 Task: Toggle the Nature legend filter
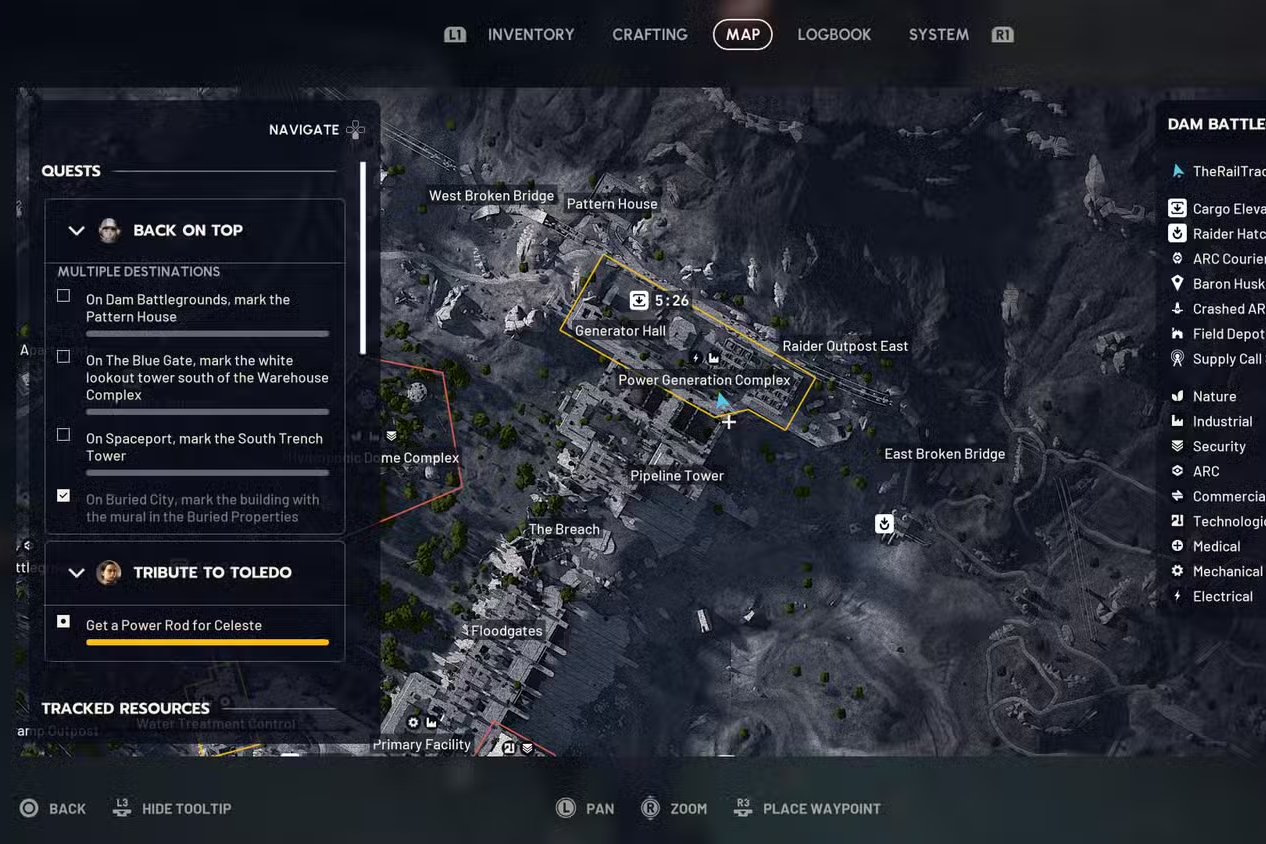pyautogui.click(x=1214, y=396)
